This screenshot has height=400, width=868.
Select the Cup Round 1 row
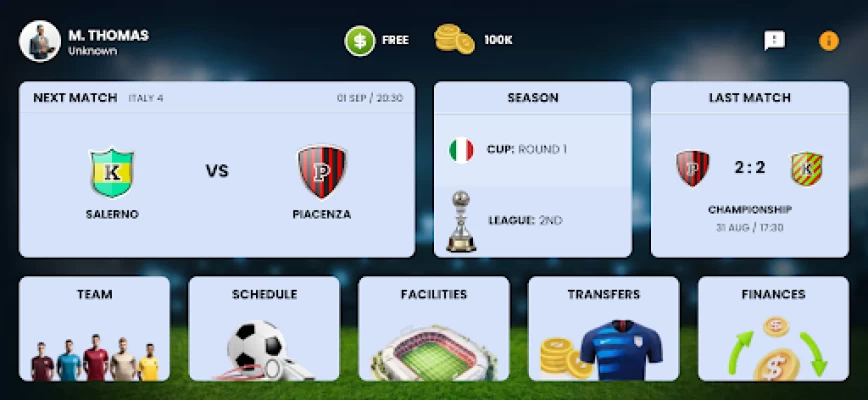point(532,150)
